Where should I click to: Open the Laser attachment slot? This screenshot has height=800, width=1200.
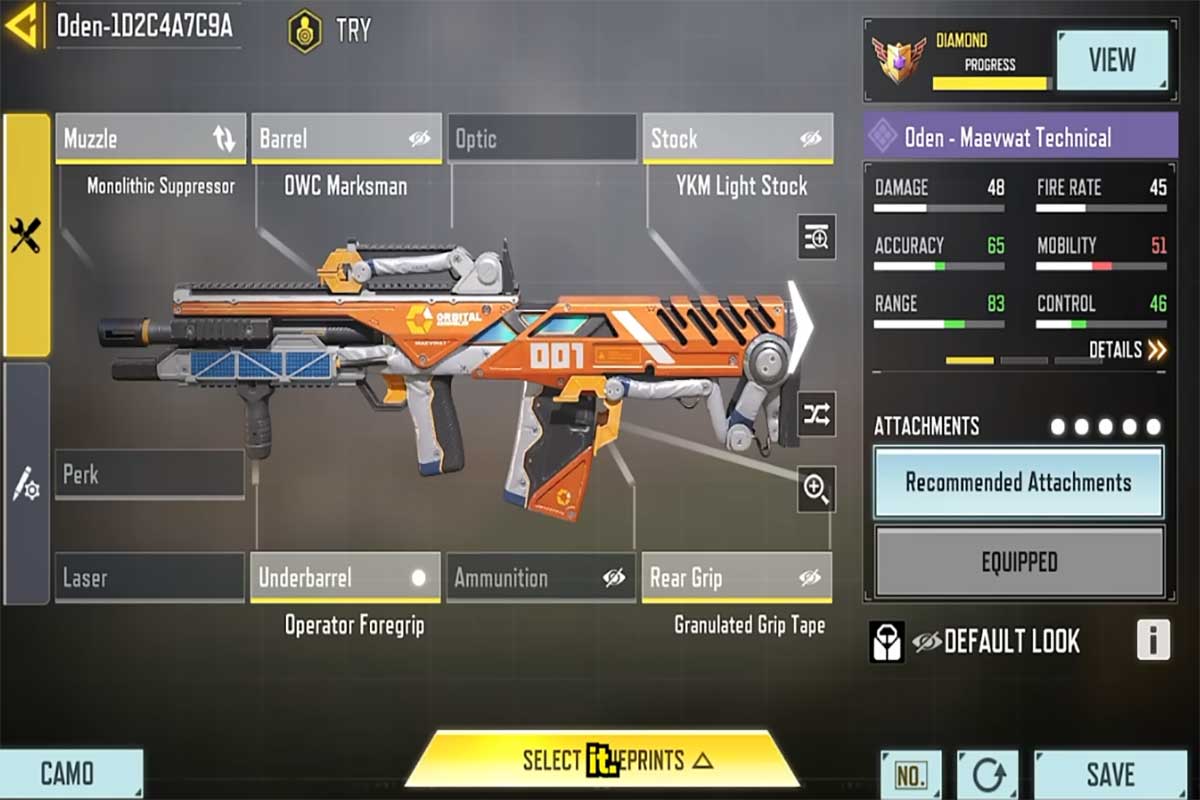coord(150,578)
